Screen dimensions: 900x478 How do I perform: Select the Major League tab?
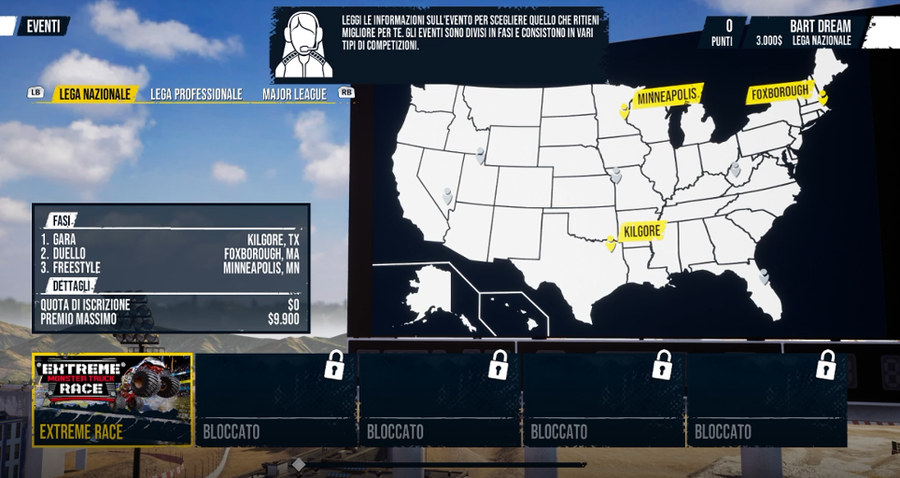pos(295,95)
